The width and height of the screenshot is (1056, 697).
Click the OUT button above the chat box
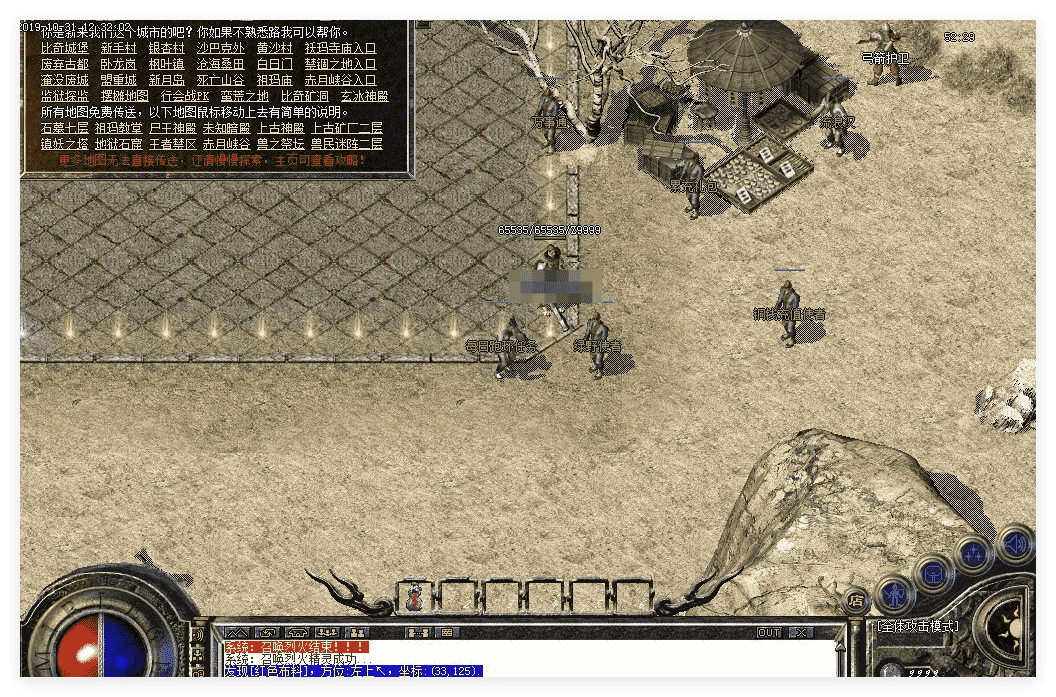click(x=768, y=632)
